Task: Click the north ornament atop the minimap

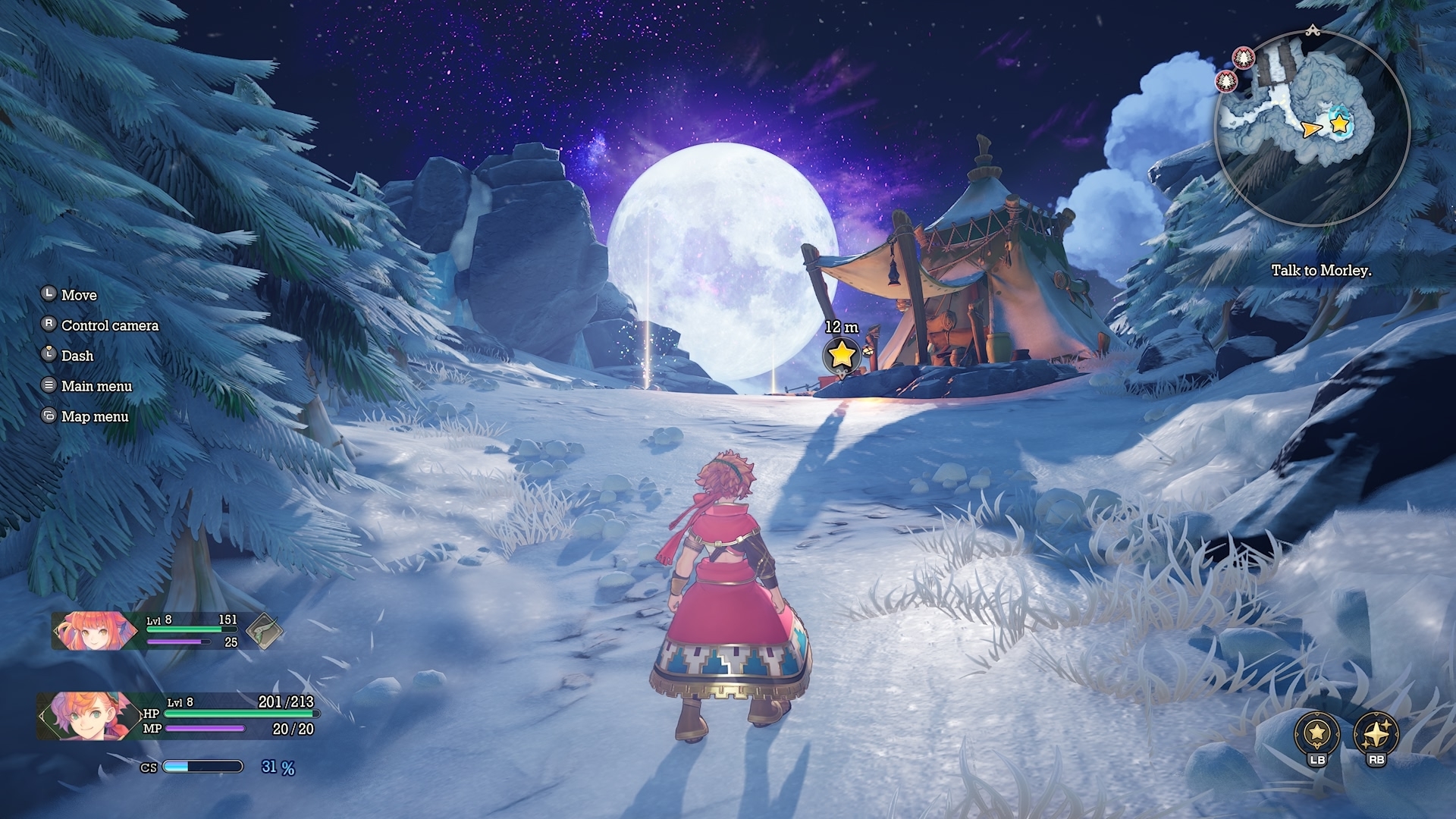Action: (x=1313, y=31)
